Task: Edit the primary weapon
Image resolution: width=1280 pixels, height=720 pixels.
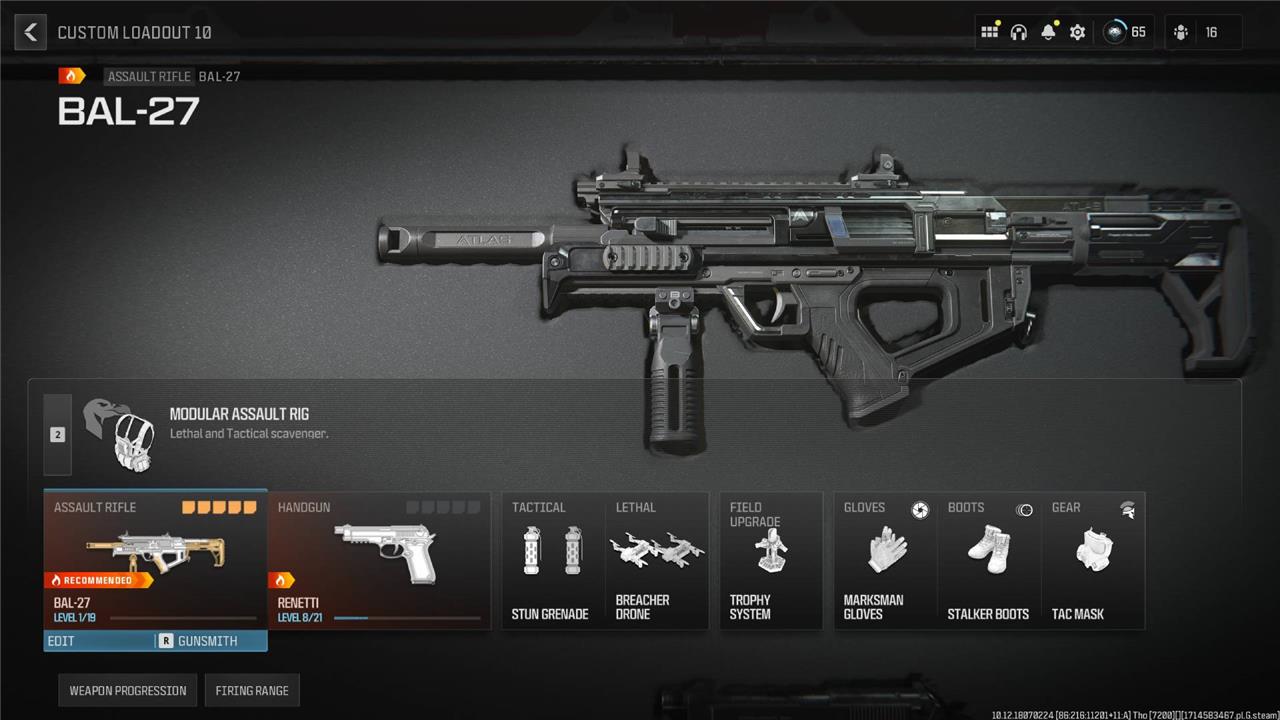Action: tap(98, 641)
